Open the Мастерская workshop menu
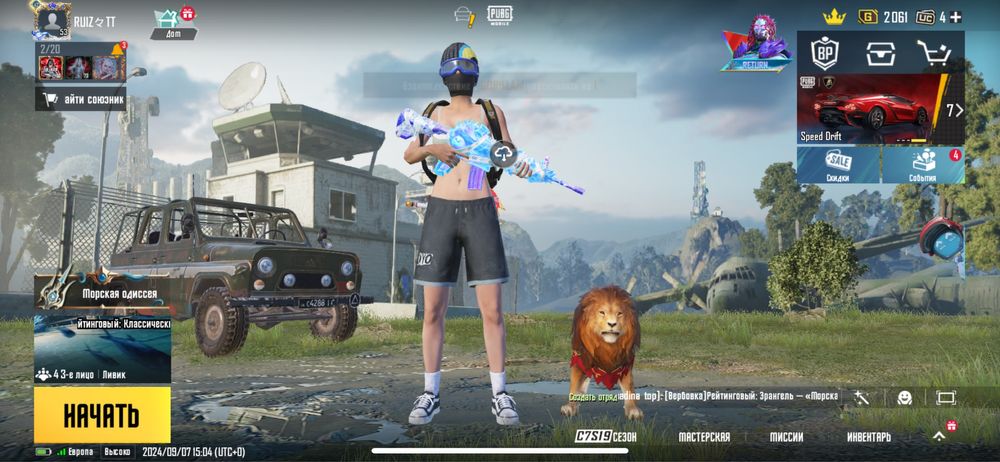This screenshot has height=462, width=1000. coord(704,437)
